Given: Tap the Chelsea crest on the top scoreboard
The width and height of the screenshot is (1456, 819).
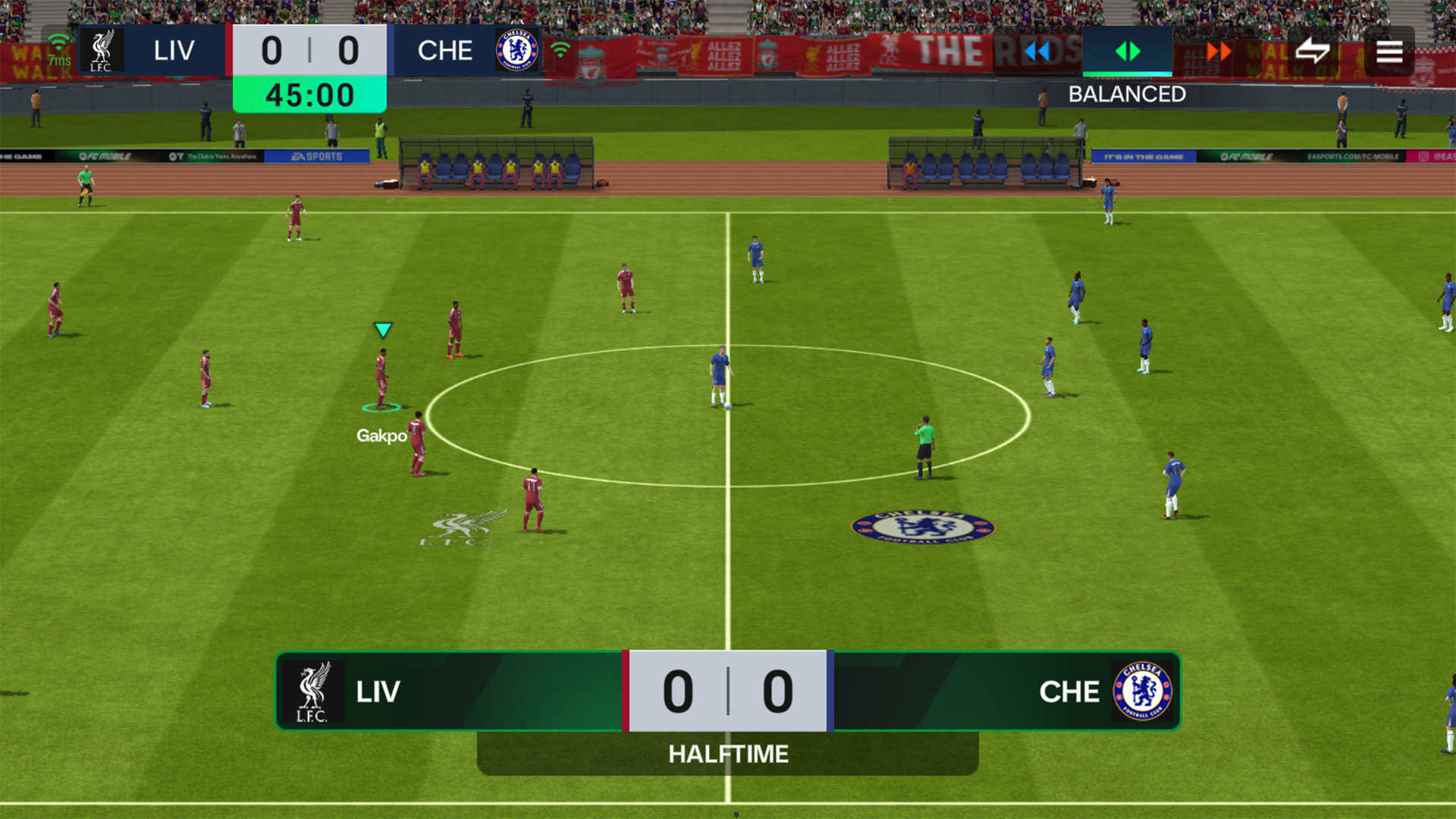Looking at the screenshot, I should click(x=519, y=49).
